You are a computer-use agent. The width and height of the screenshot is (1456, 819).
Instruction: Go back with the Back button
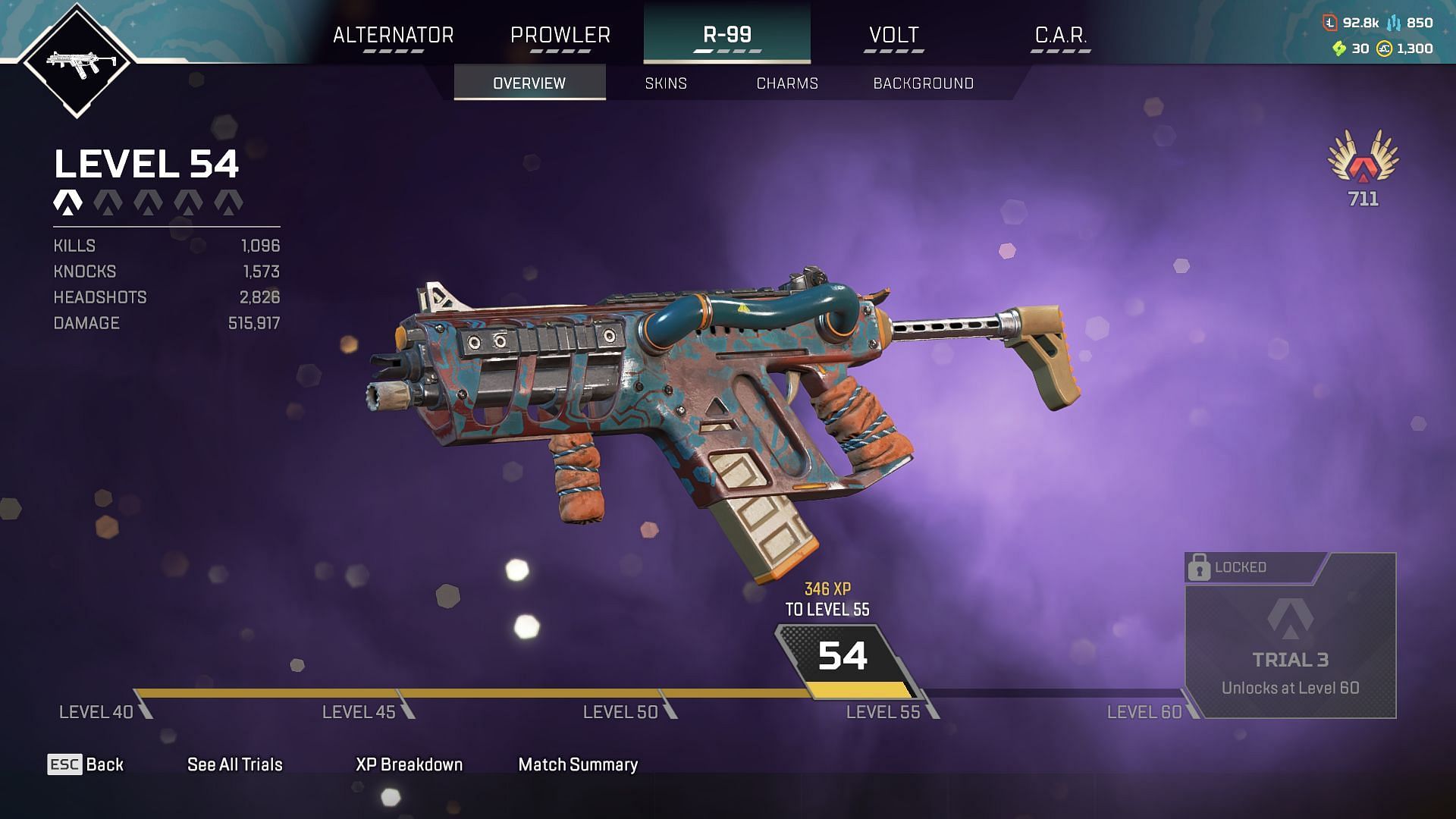[86, 764]
